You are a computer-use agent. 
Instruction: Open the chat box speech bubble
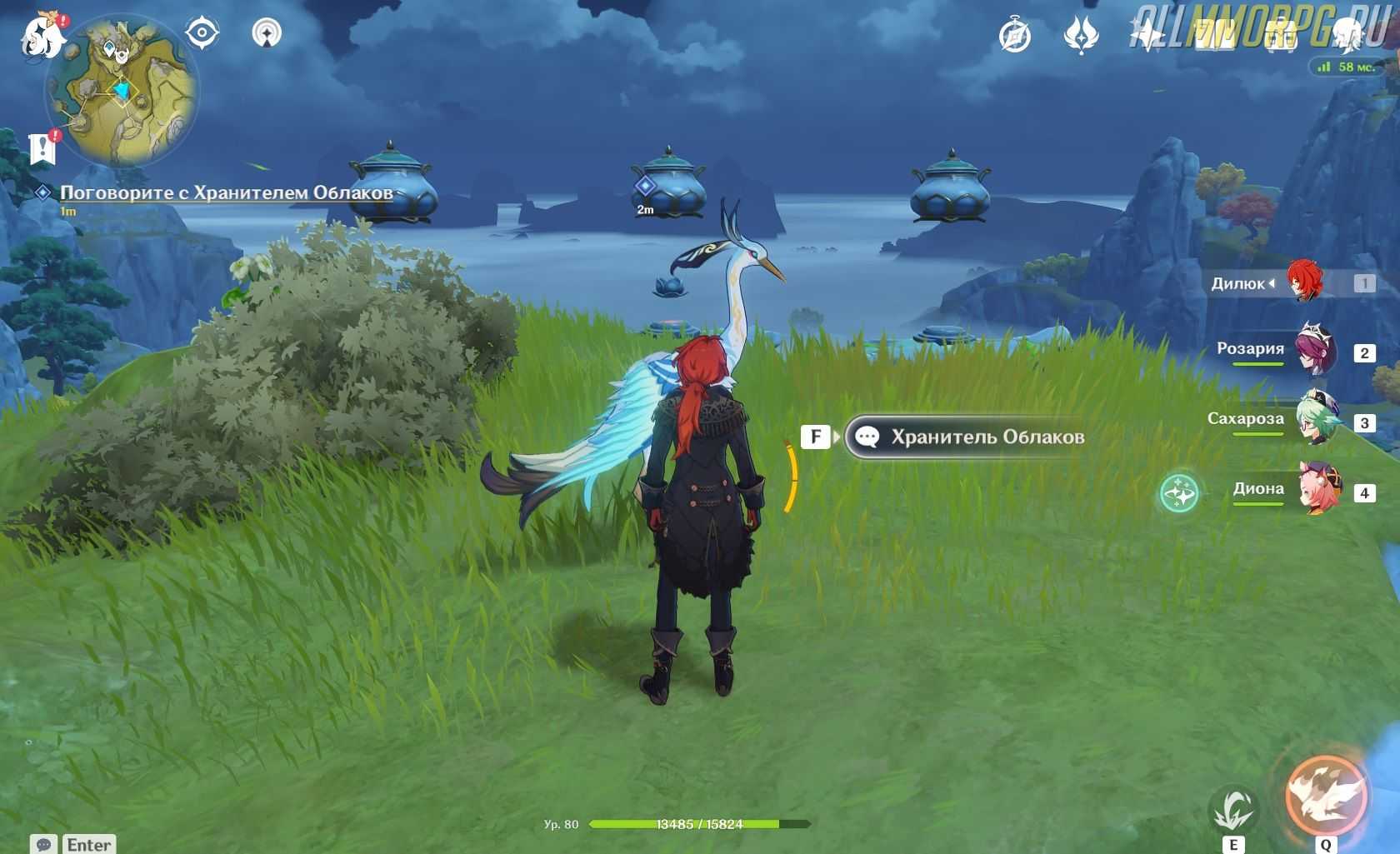click(x=44, y=844)
